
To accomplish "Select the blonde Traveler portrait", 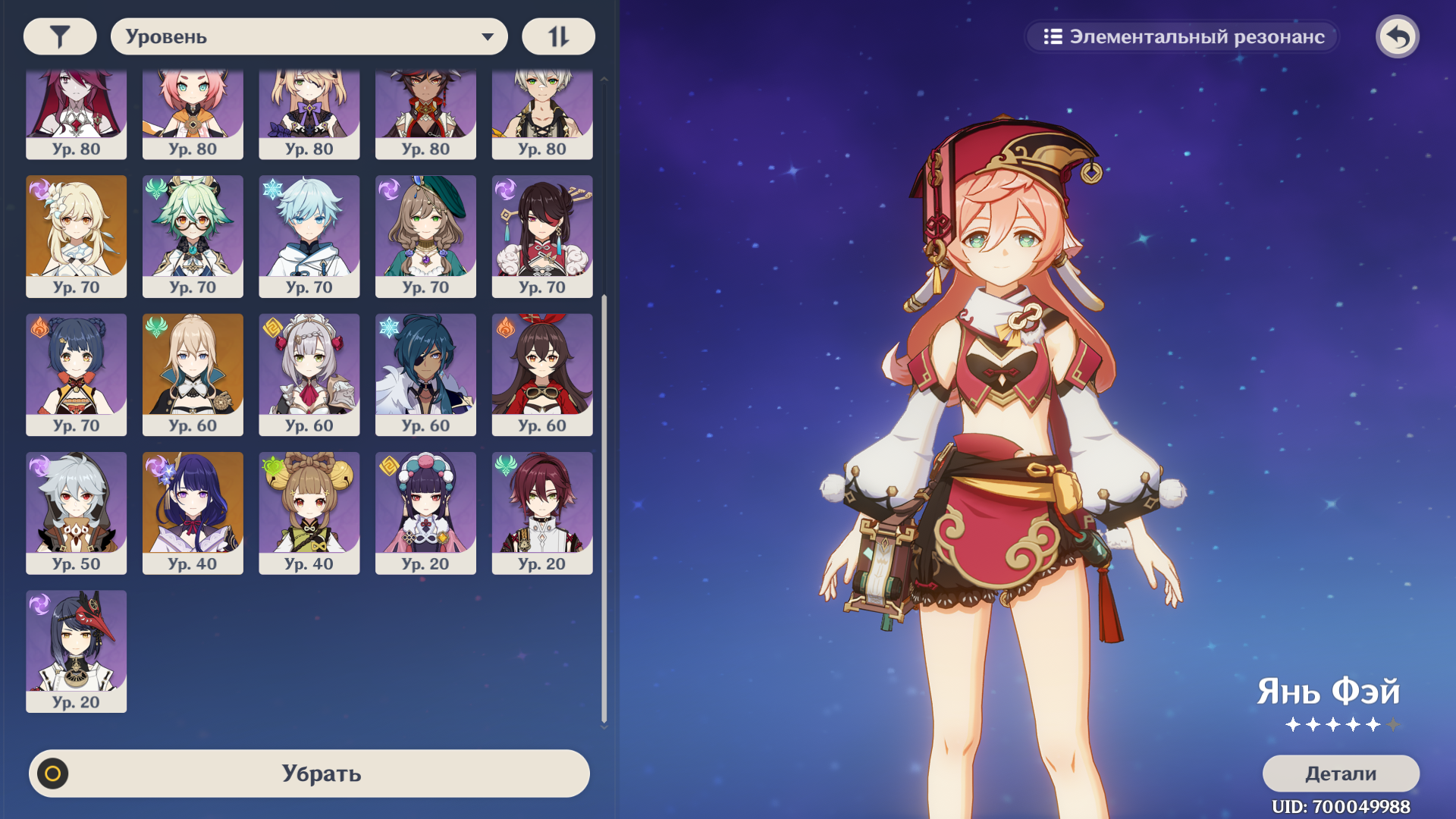I will pyautogui.click(x=77, y=235).
